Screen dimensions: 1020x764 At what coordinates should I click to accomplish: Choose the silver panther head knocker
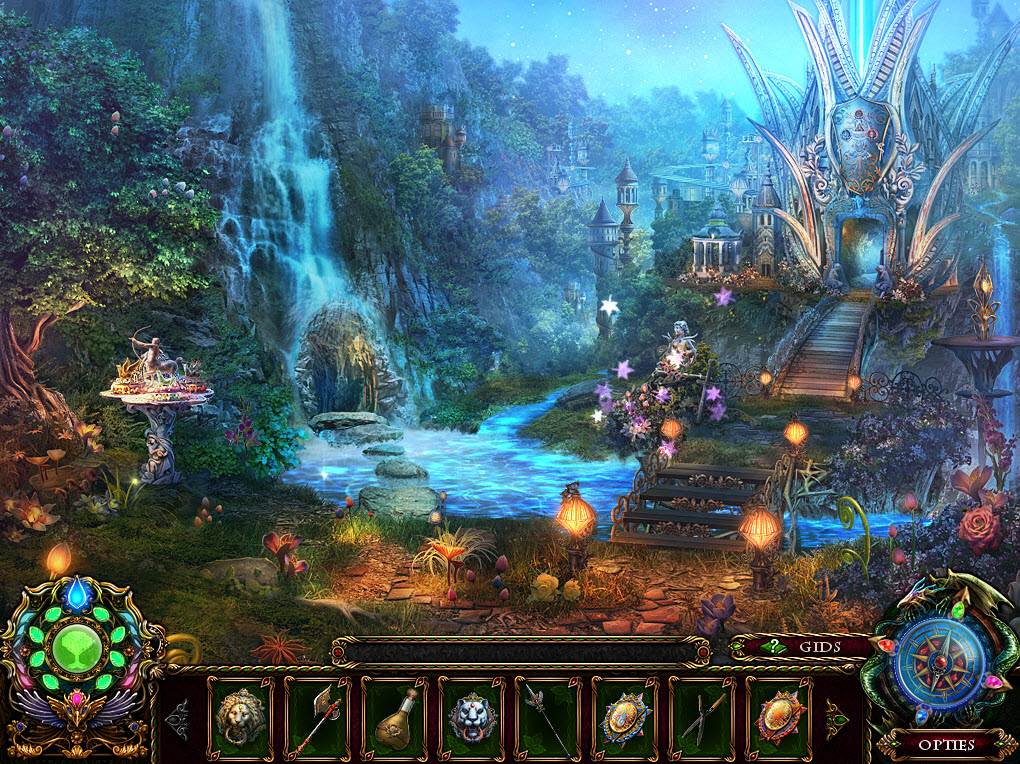[472, 717]
